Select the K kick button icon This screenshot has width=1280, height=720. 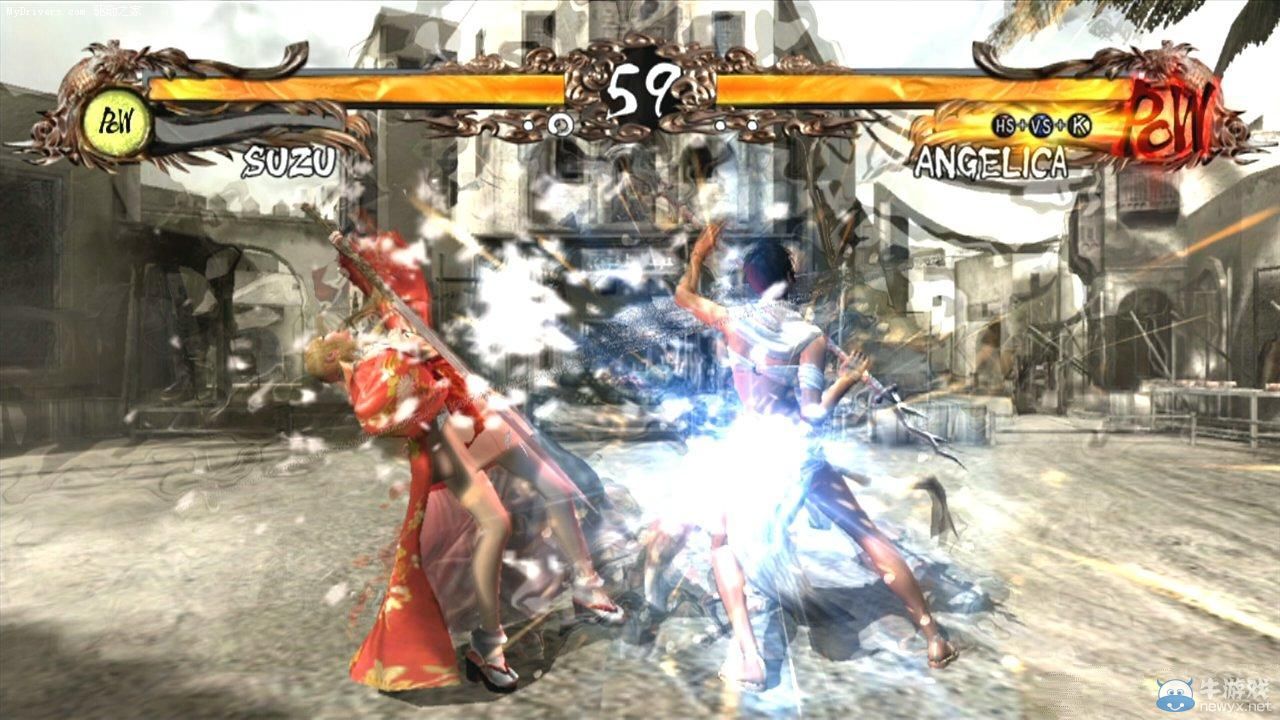(x=1078, y=123)
